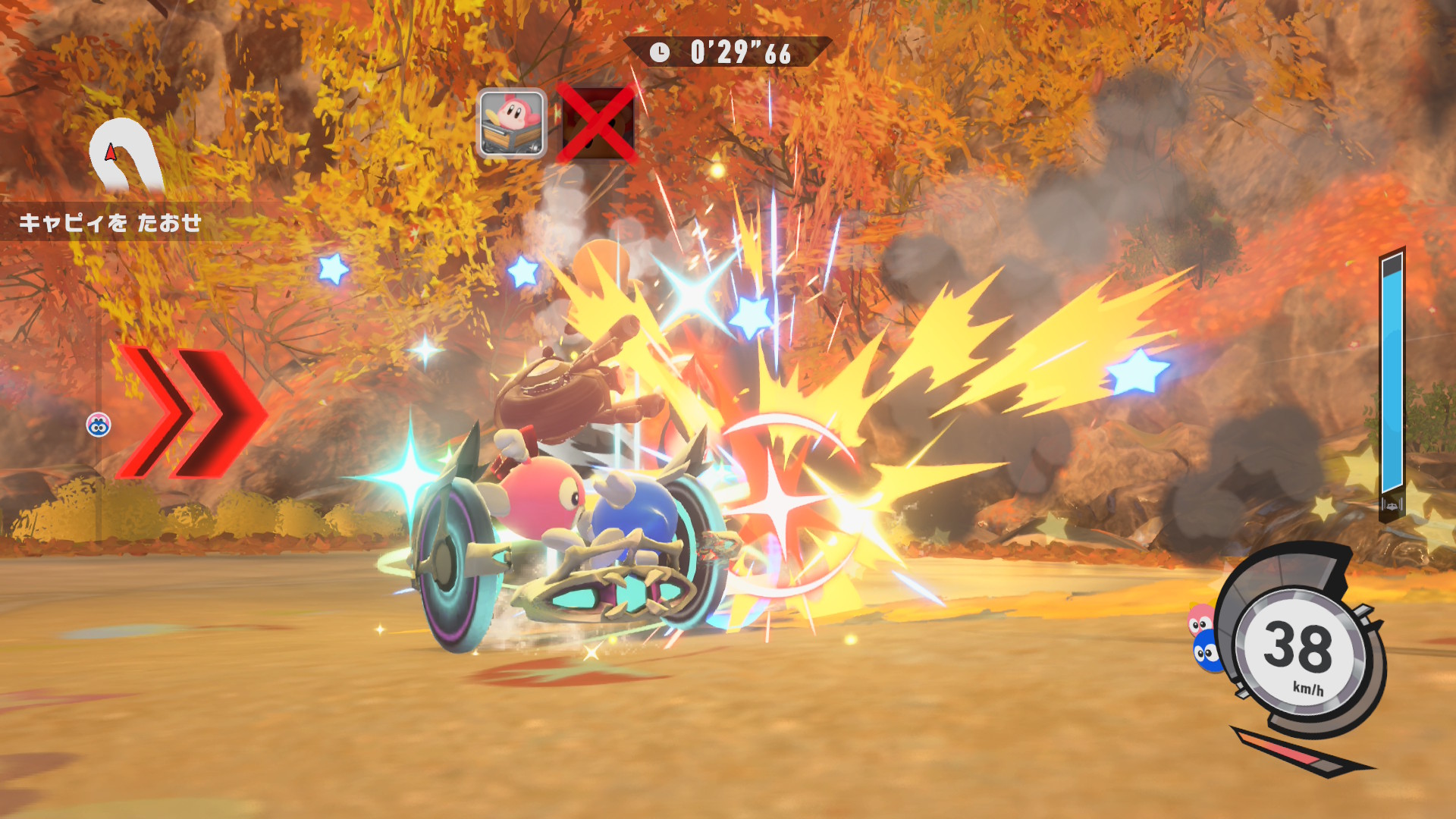Select the Waddle Dee cart target icon
Screen dimensions: 1456x819
click(512, 123)
